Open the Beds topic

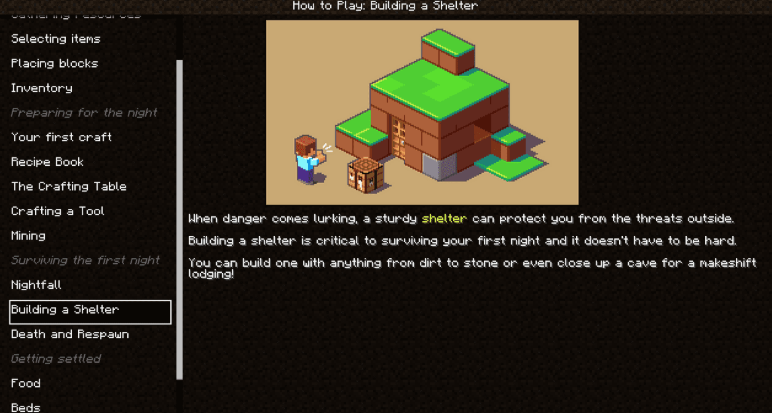pos(26,406)
